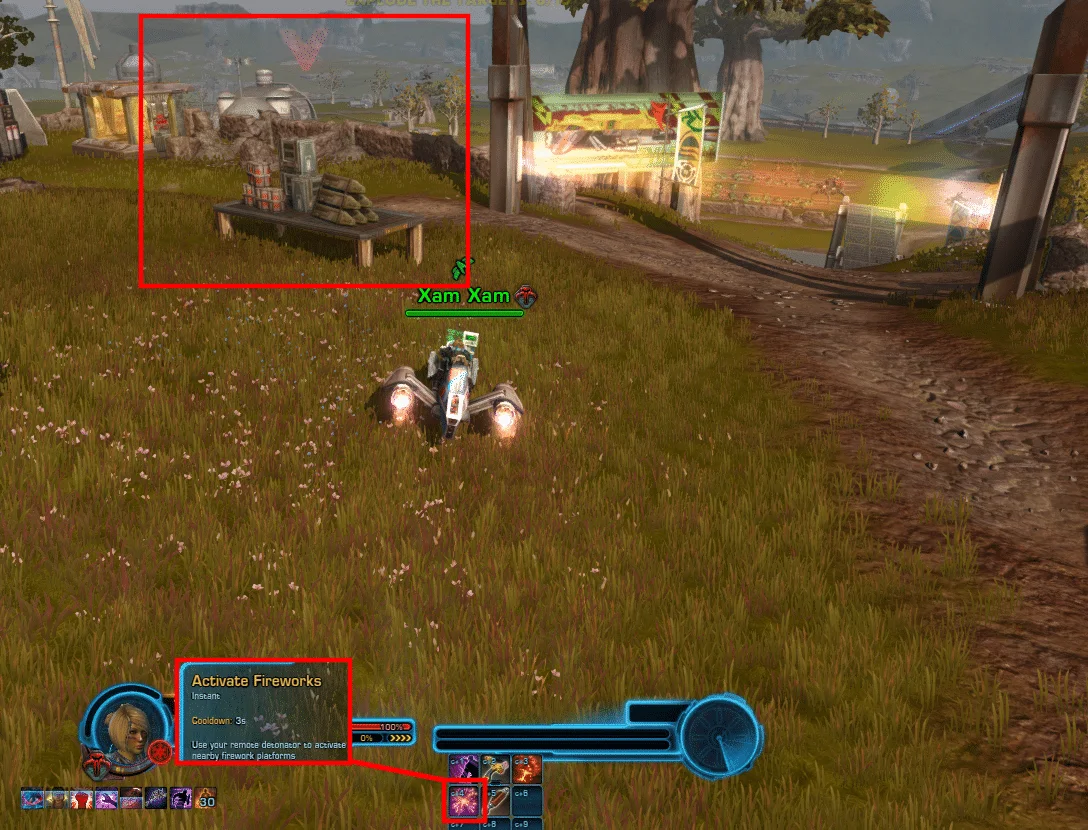Use the fiery explosion ability

[x=527, y=770]
